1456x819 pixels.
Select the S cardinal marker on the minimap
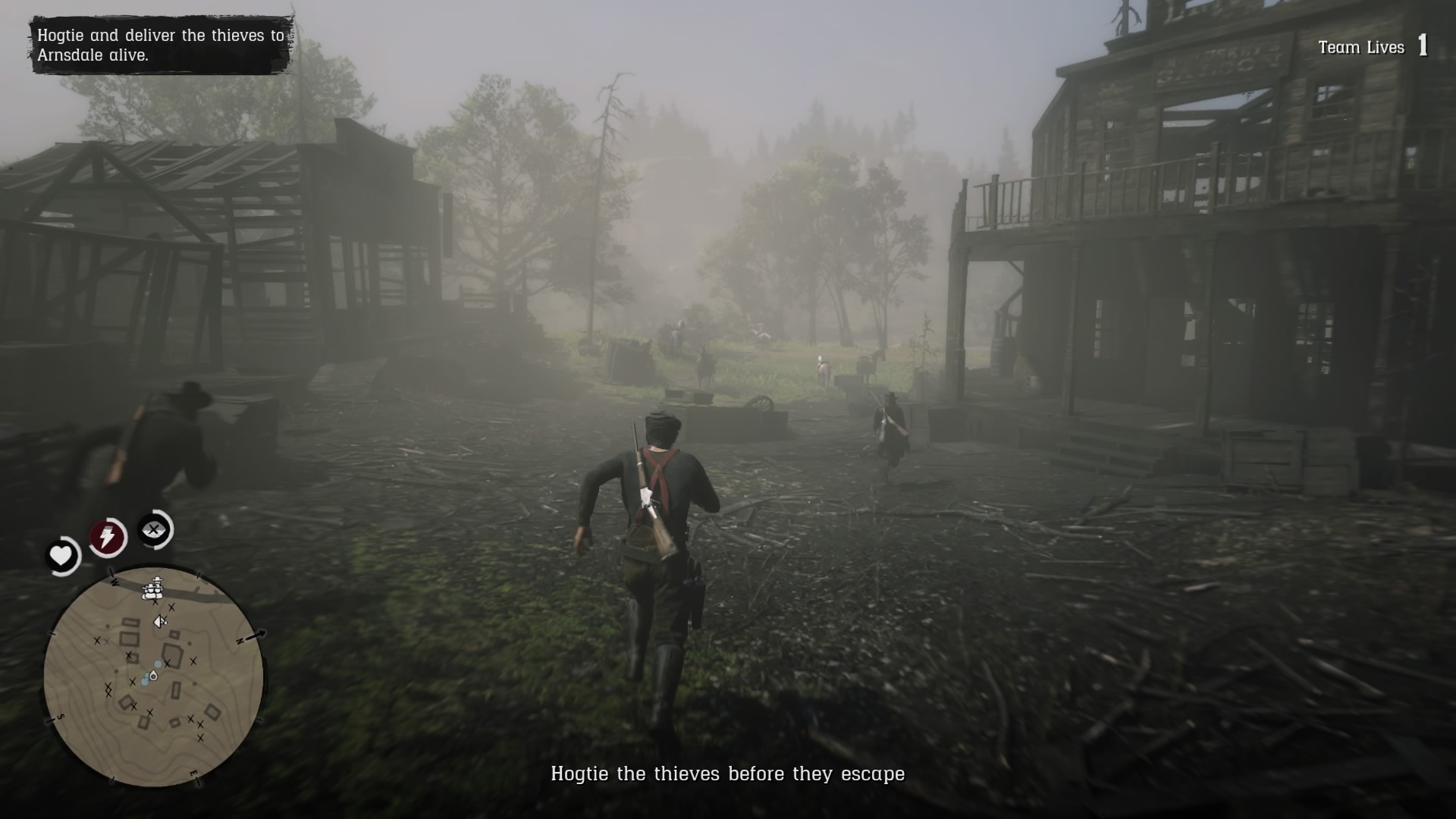point(59,717)
